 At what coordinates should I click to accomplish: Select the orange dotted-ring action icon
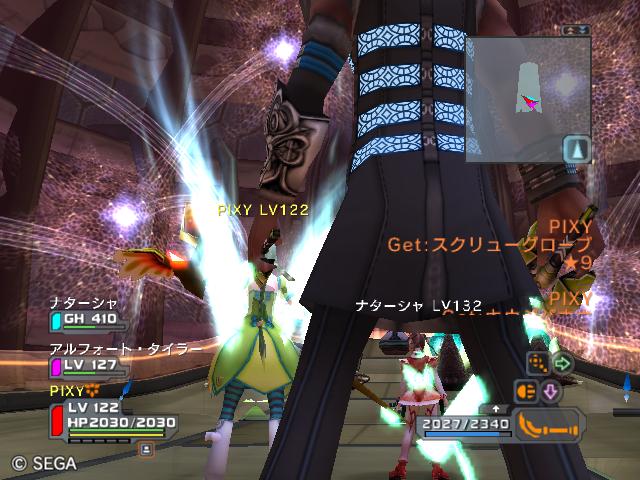tap(538, 362)
